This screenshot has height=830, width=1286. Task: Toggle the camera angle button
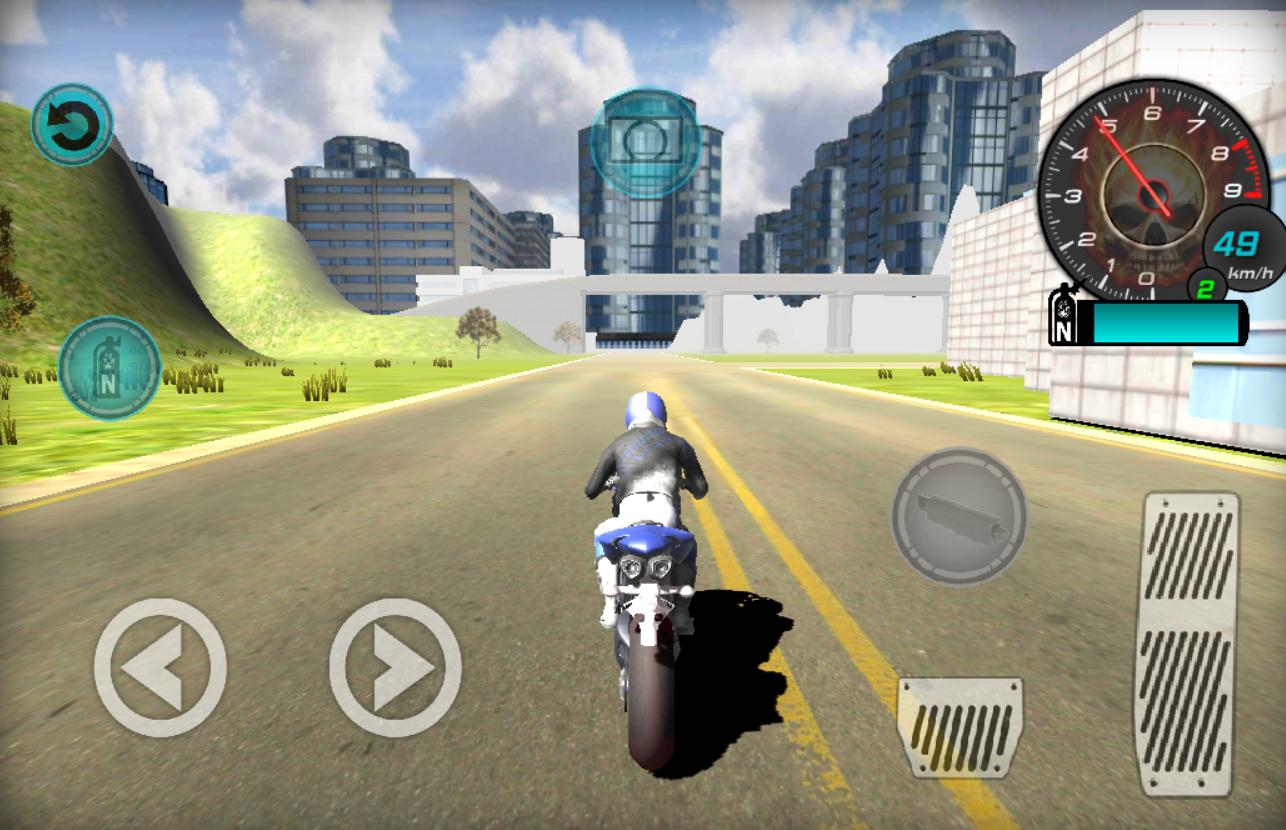pyautogui.click(x=643, y=141)
